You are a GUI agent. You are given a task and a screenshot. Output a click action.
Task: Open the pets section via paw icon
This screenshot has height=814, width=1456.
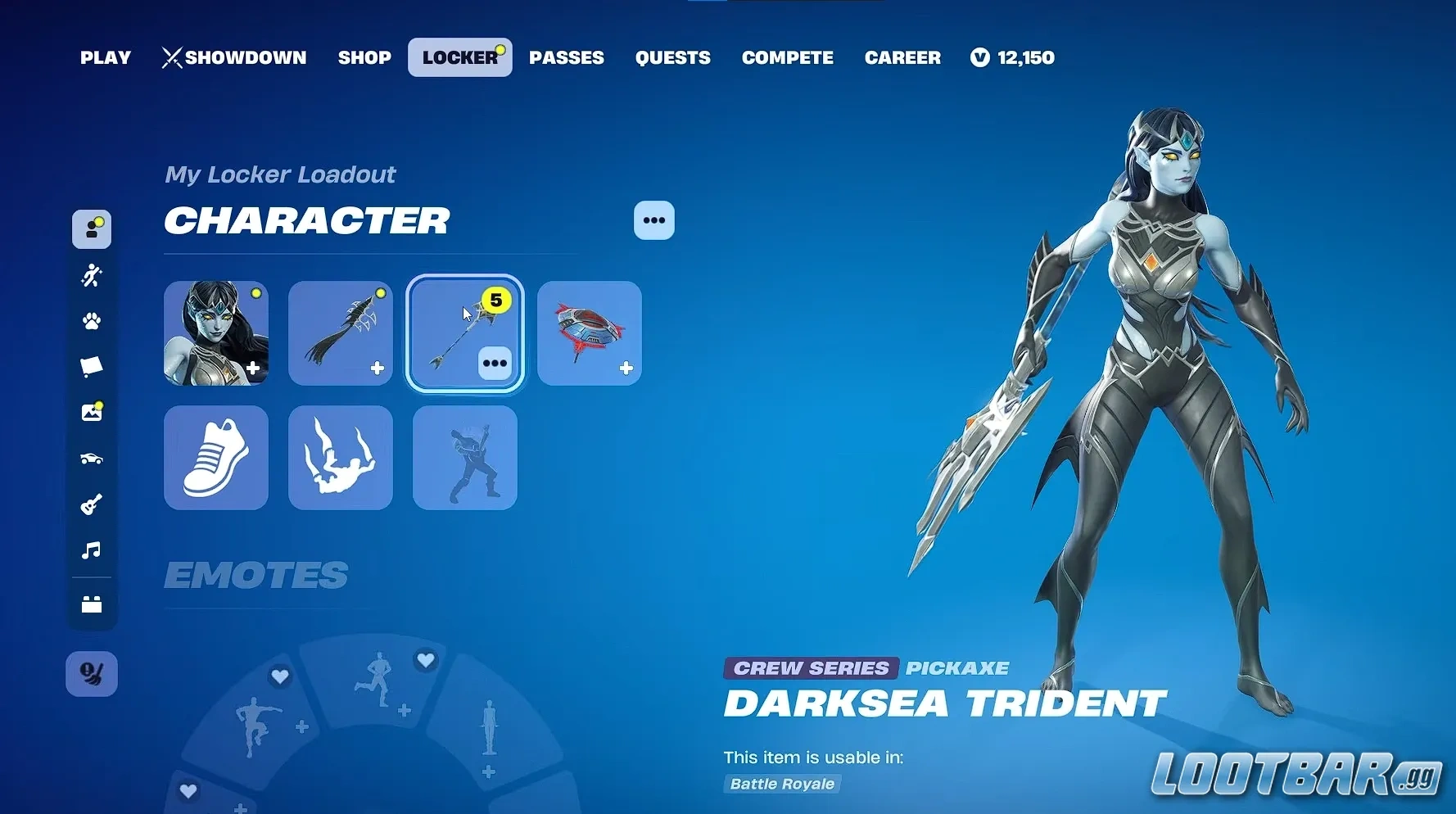[92, 321]
